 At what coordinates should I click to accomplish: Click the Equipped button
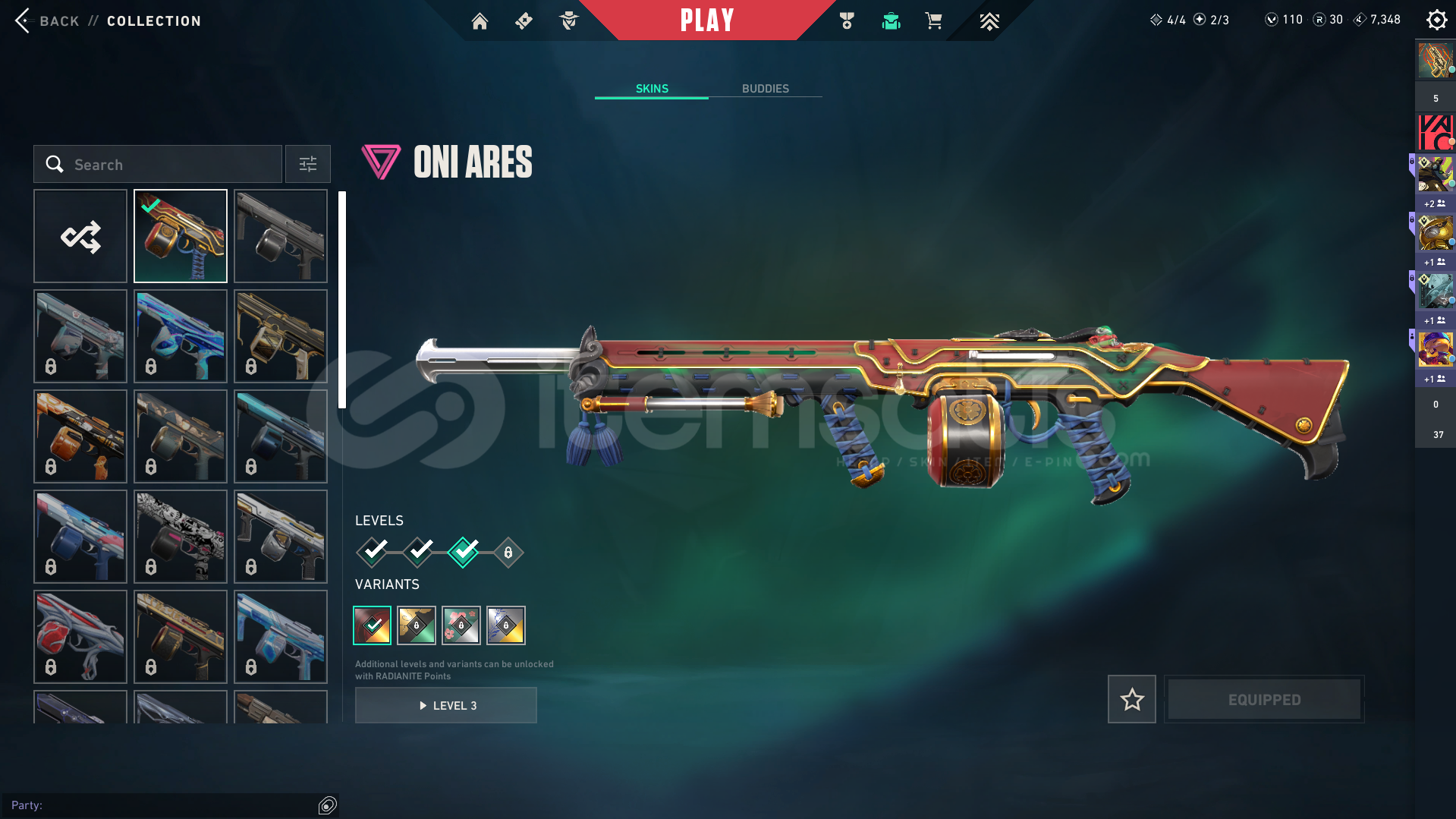click(x=1264, y=699)
